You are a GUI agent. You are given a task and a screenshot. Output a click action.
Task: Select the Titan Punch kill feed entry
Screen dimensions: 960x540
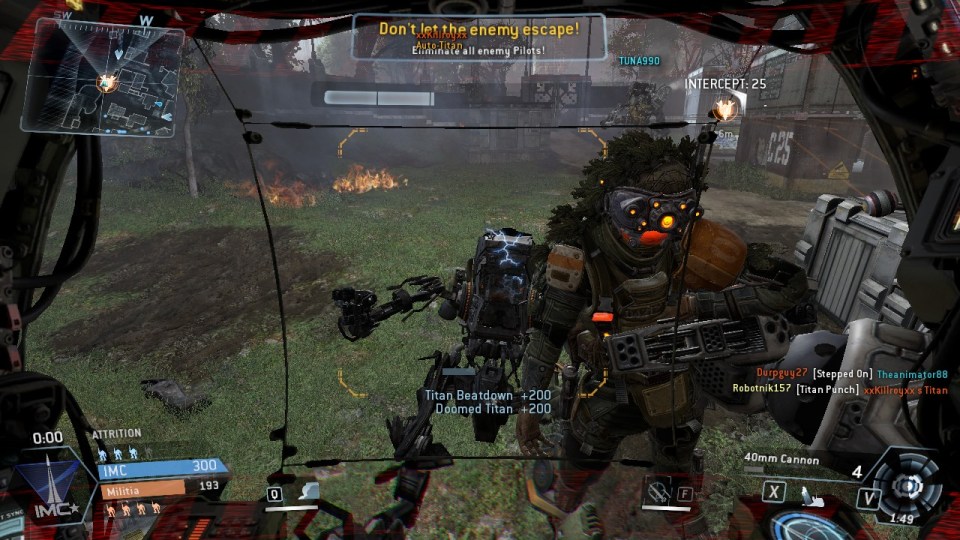coord(840,389)
